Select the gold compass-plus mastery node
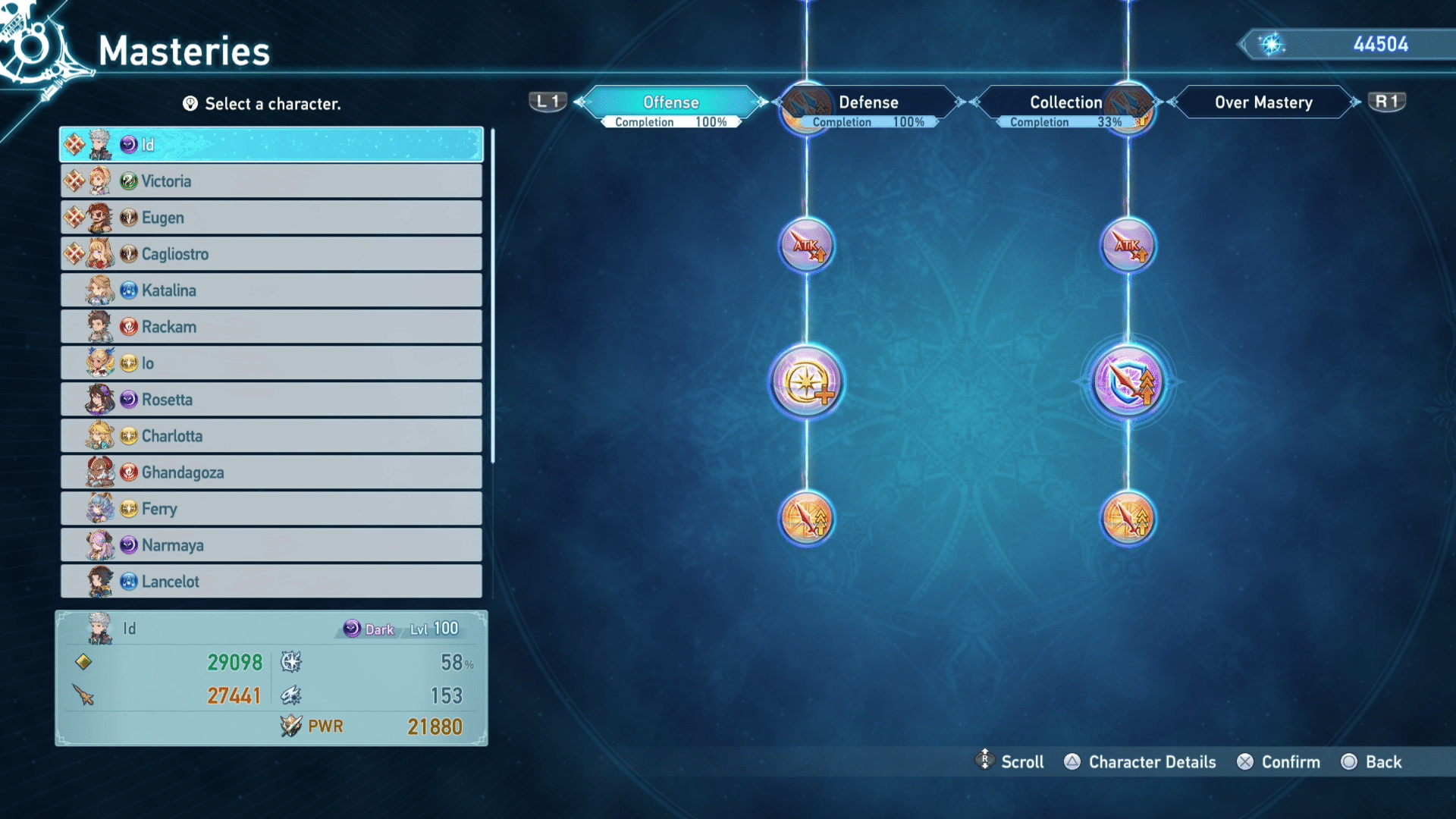 tap(807, 382)
